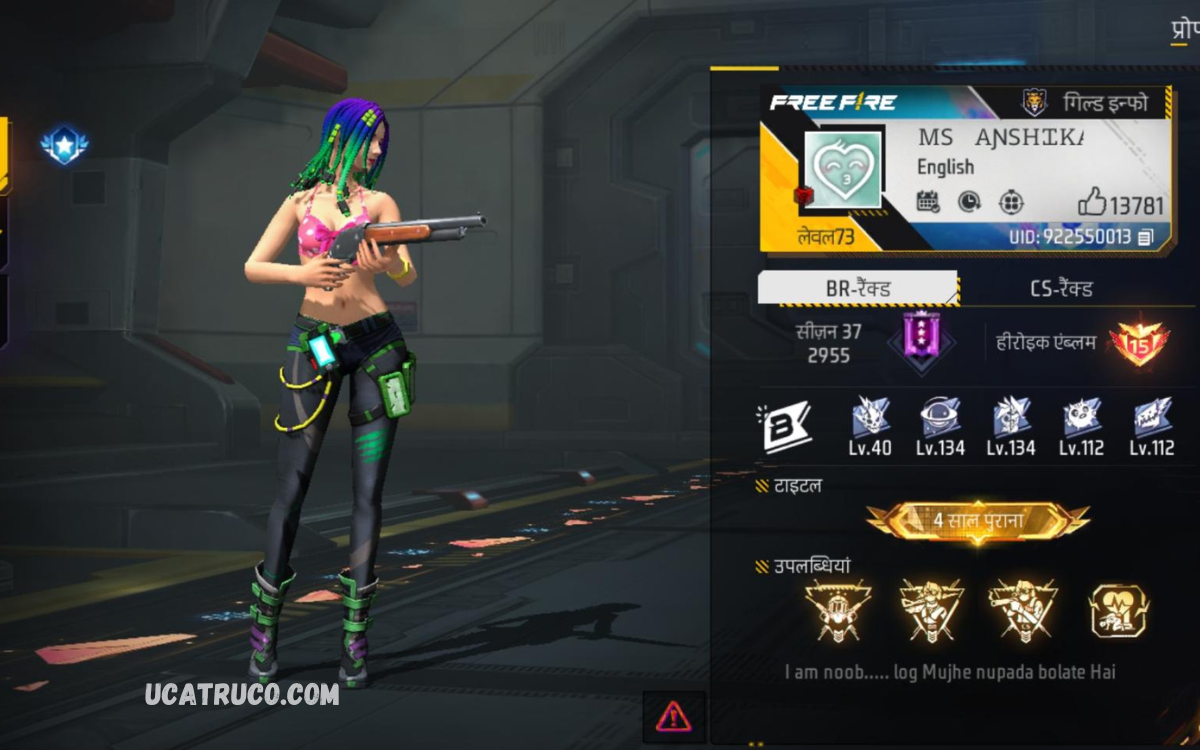1200x750 pixels.
Task: Open the profile tab at top right
Action: [1185, 28]
